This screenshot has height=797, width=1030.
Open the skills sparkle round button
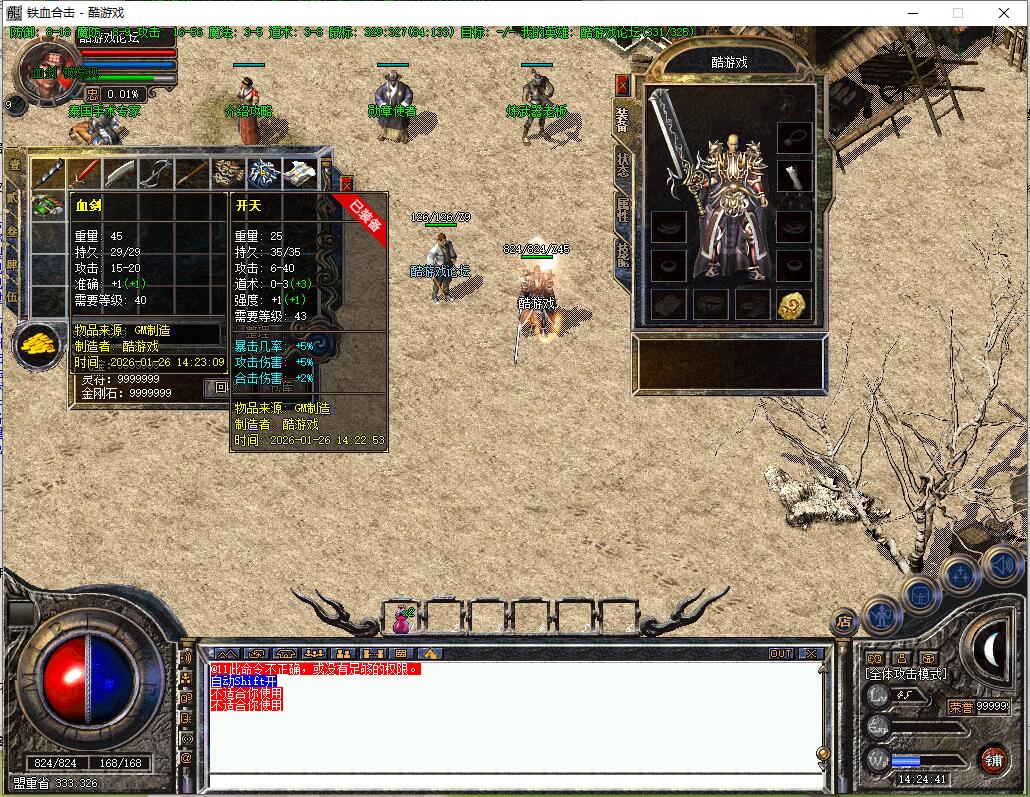pos(960,575)
